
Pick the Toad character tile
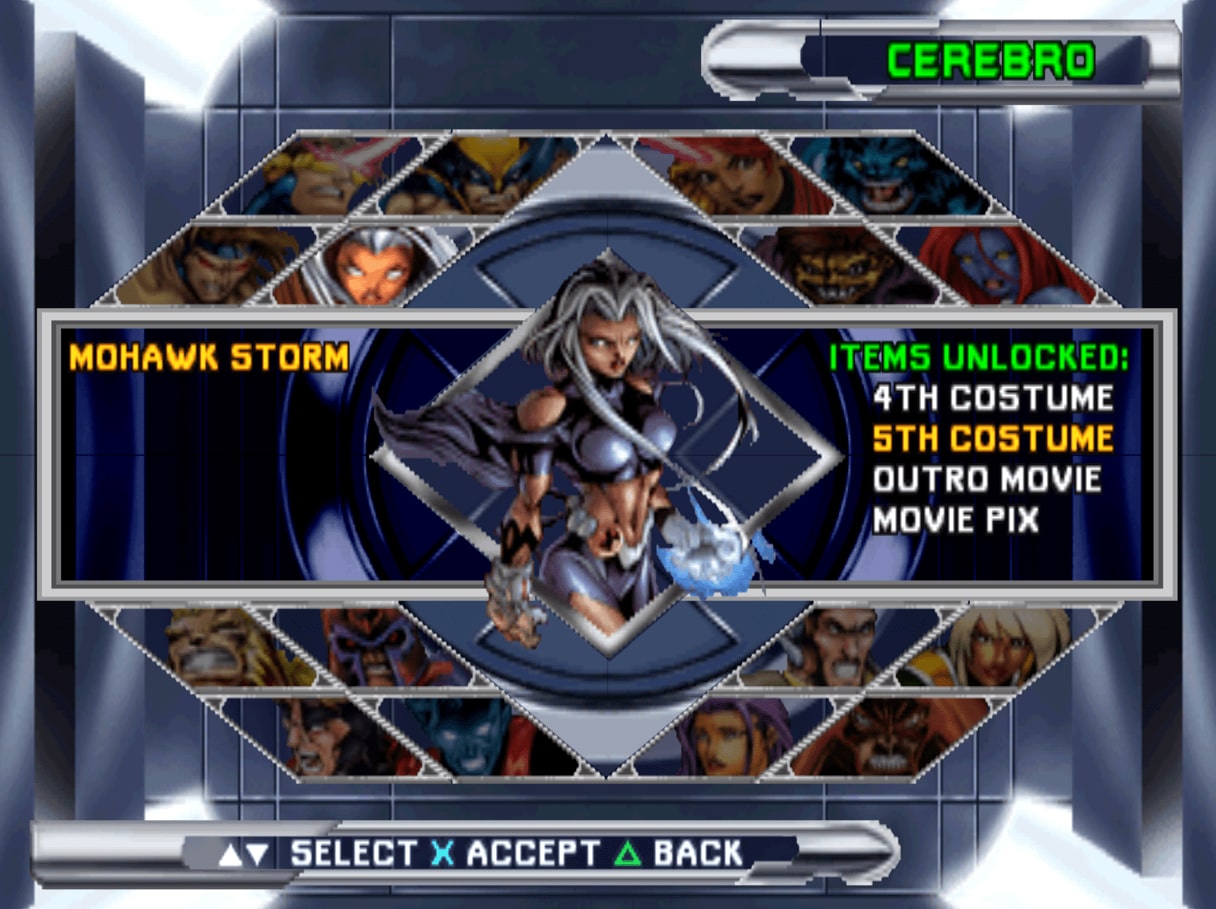[x=840, y=265]
